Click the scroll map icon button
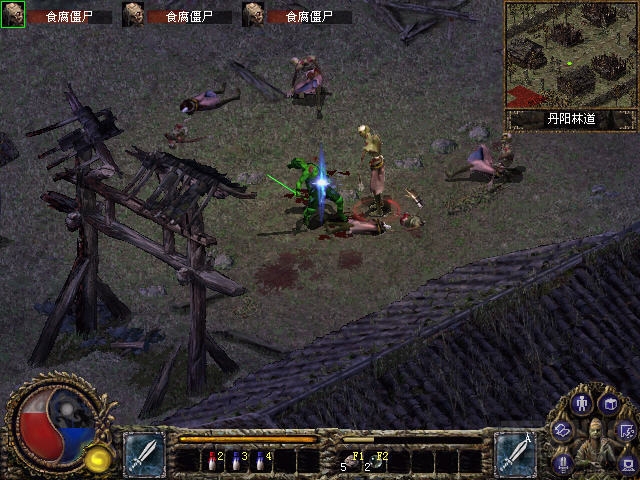Viewport: 640px width, 480px height. (563, 430)
